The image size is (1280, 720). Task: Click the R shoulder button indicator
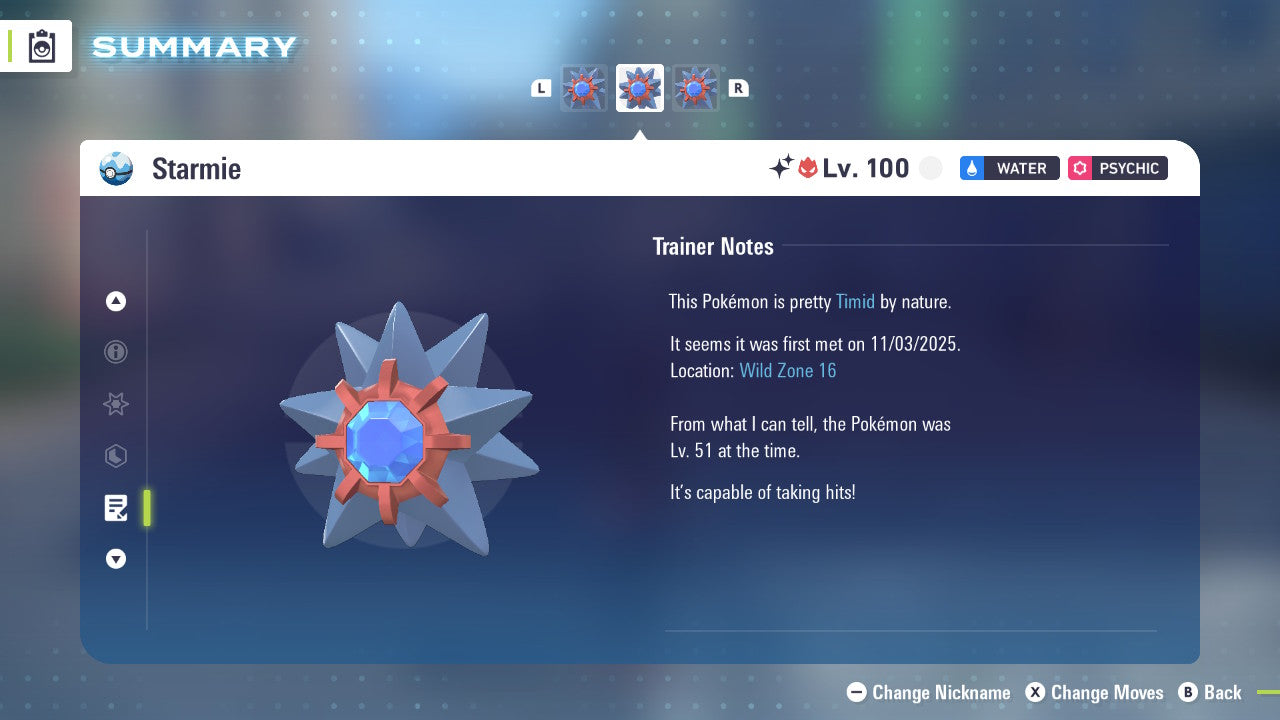click(x=739, y=88)
